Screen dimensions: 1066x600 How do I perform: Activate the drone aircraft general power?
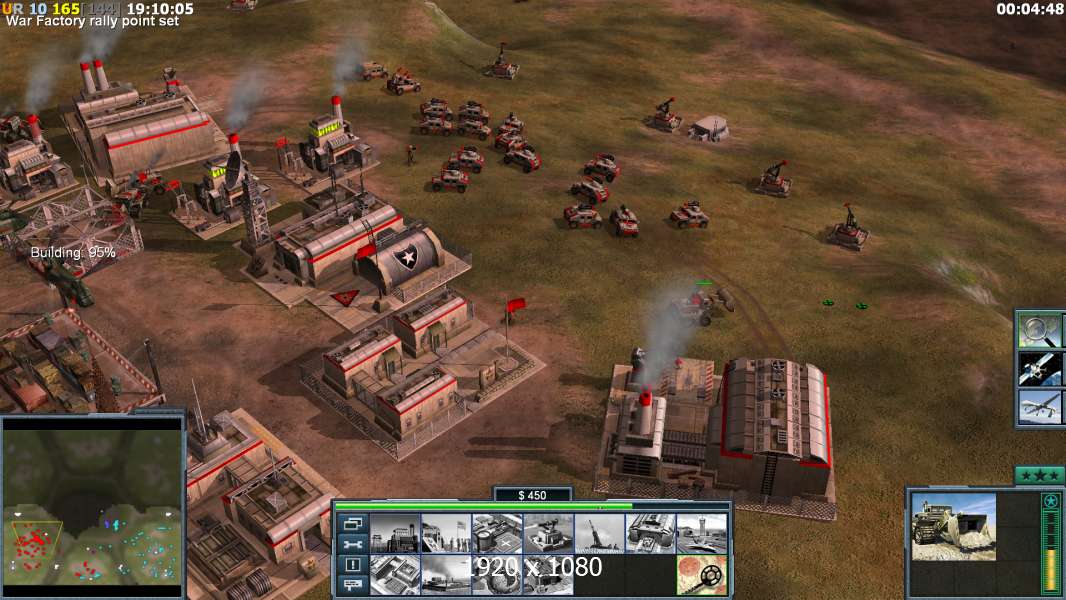tap(1038, 406)
